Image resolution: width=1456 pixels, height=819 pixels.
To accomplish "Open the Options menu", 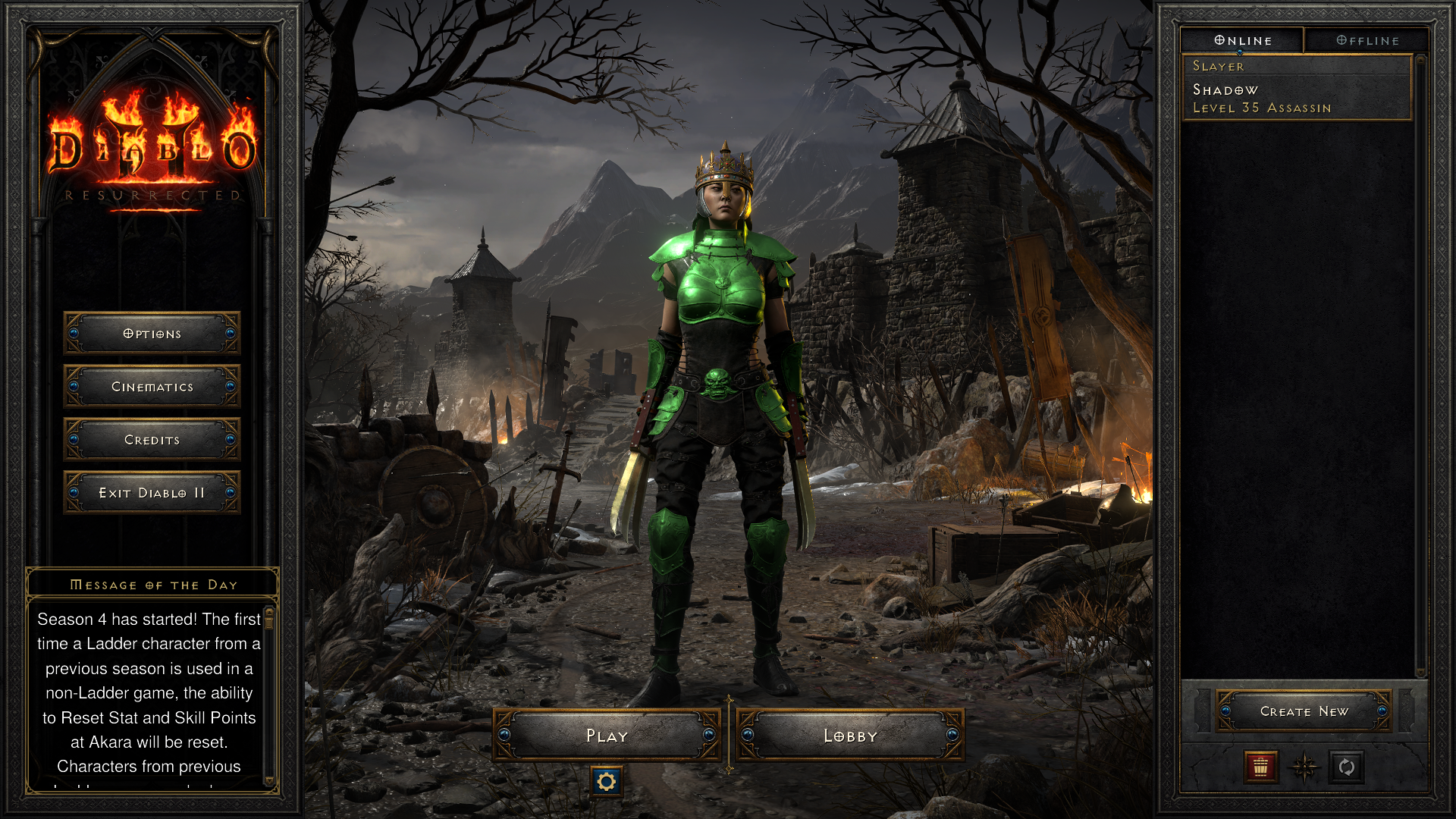I will click(152, 334).
